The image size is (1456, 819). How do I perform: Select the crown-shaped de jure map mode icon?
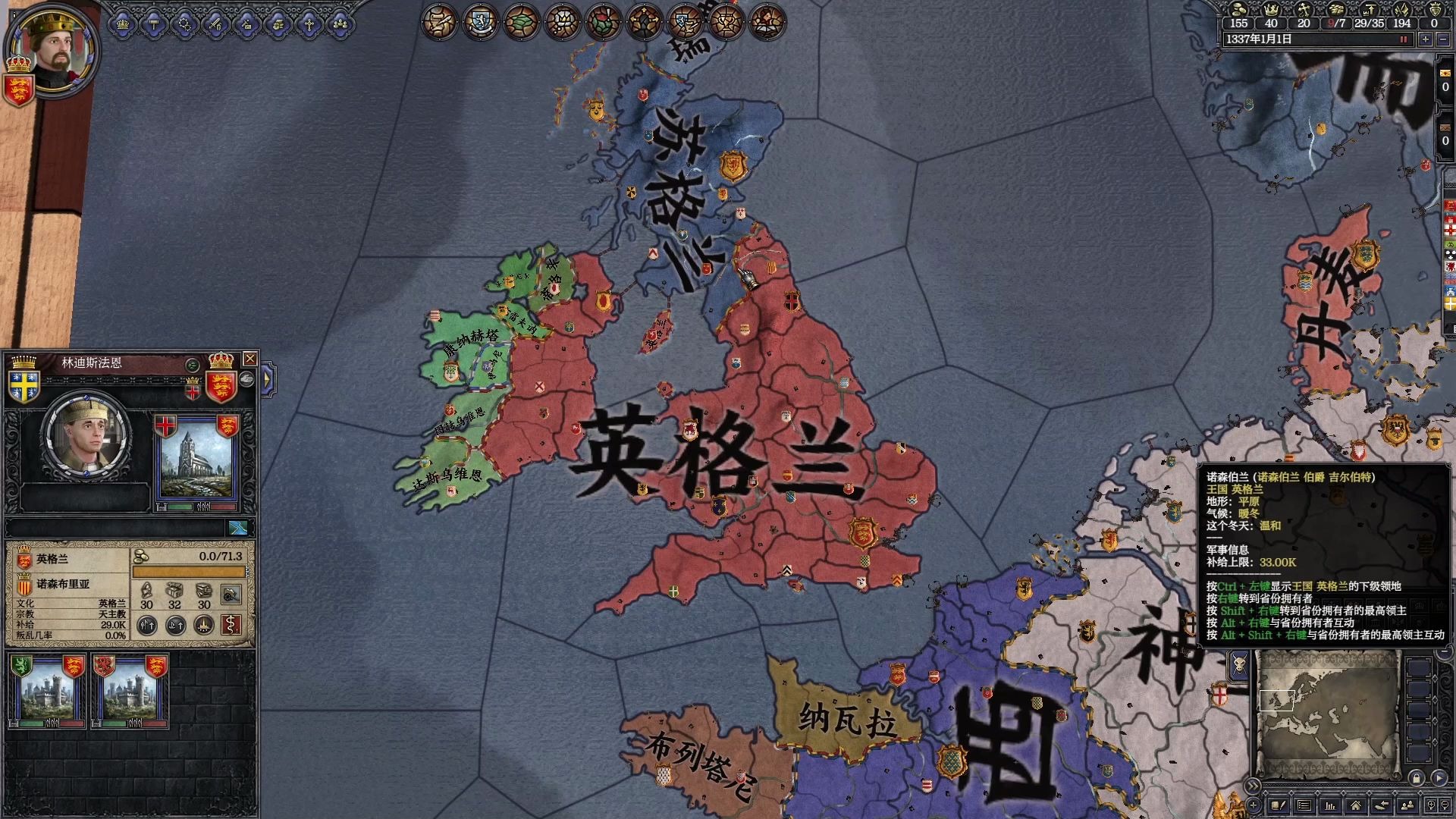click(563, 21)
